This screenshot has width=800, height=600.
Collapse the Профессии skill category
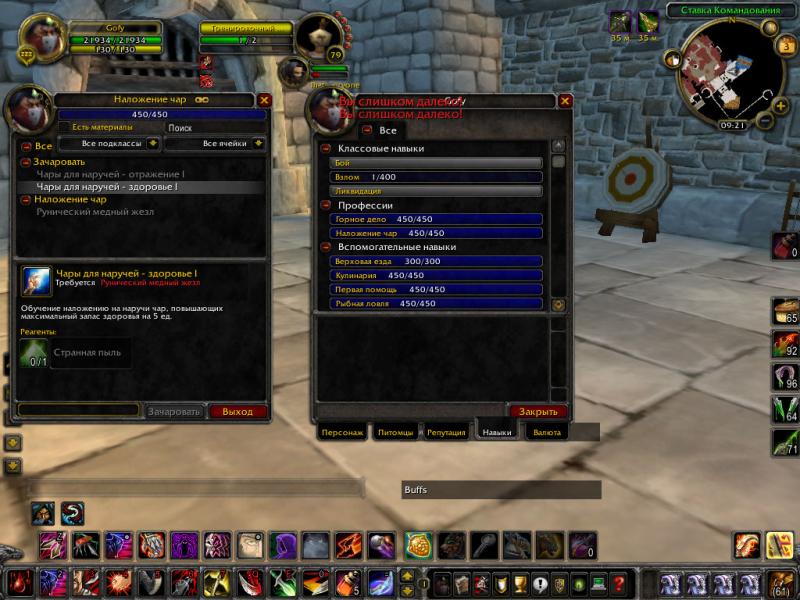click(326, 205)
